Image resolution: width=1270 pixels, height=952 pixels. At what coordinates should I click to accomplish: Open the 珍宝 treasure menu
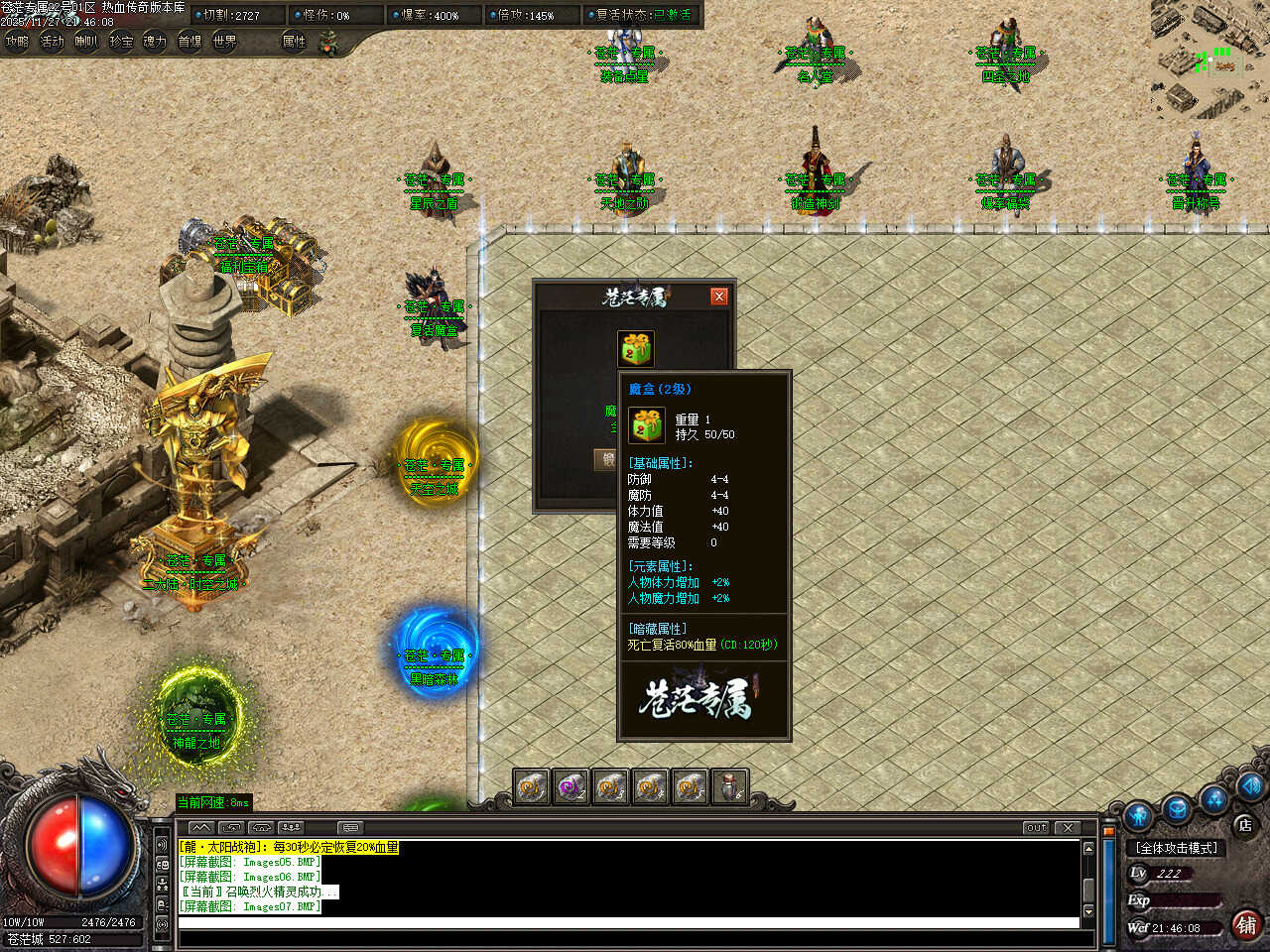(x=121, y=42)
